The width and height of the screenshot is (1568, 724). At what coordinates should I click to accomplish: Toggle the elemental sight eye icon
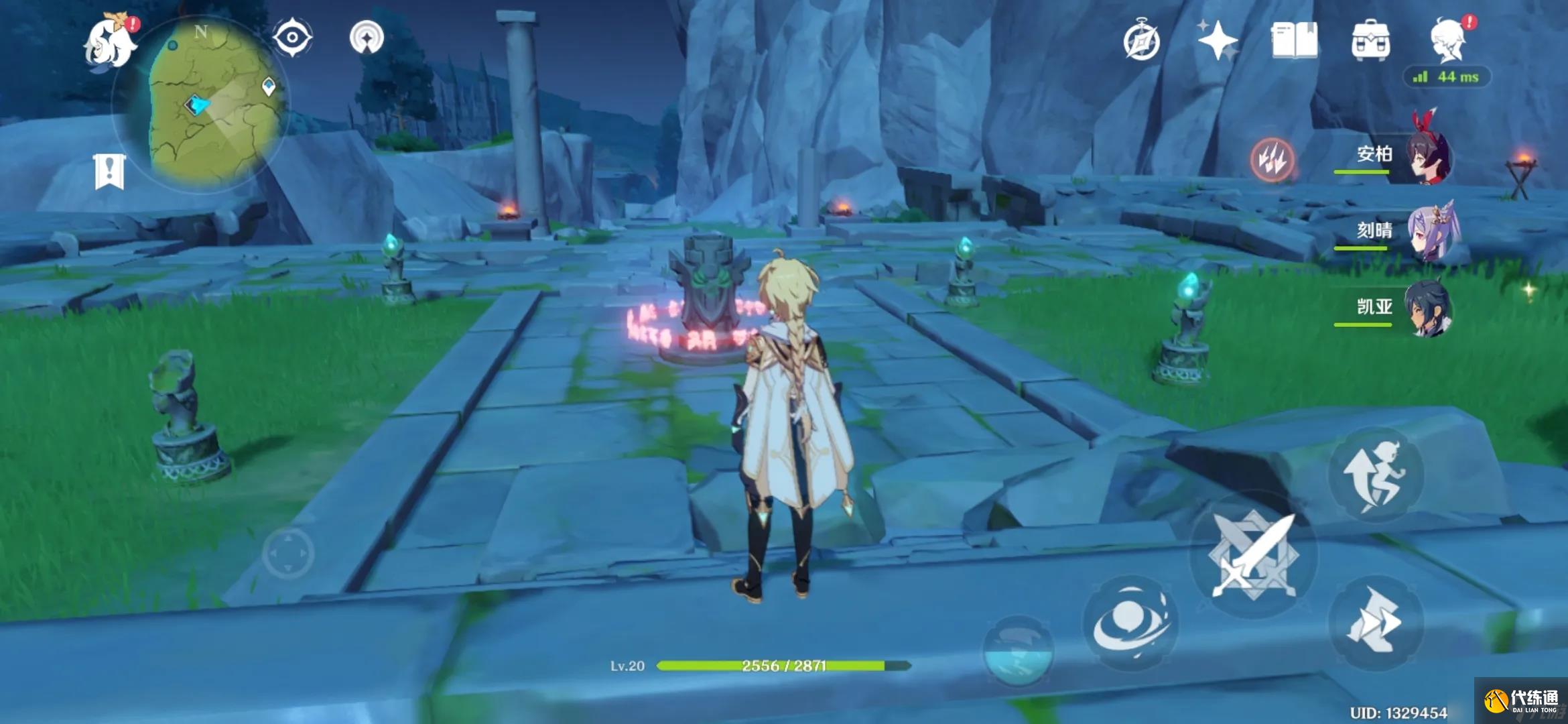coord(292,37)
